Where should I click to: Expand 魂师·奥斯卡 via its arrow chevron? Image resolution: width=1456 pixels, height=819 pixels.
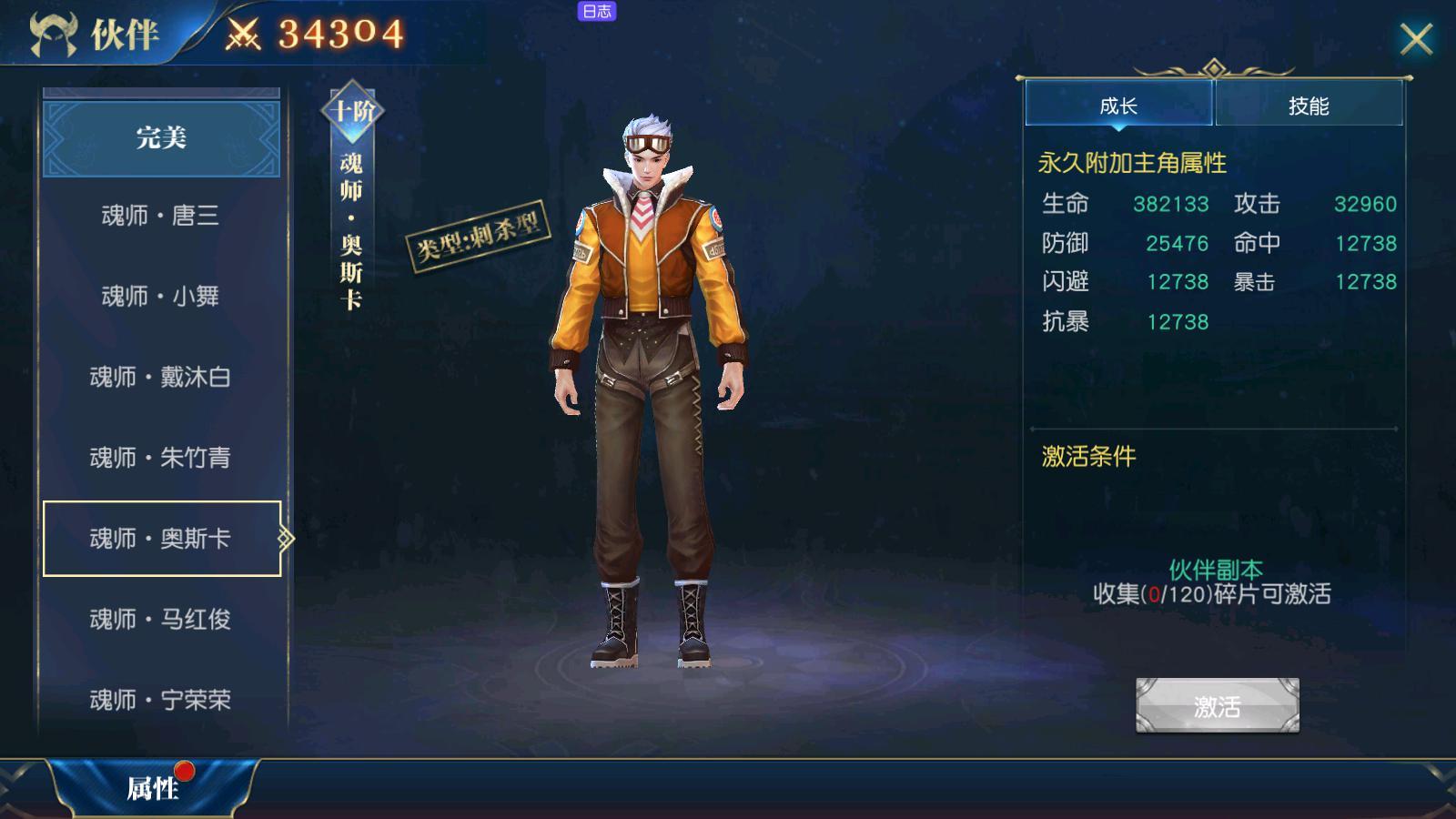(x=285, y=538)
